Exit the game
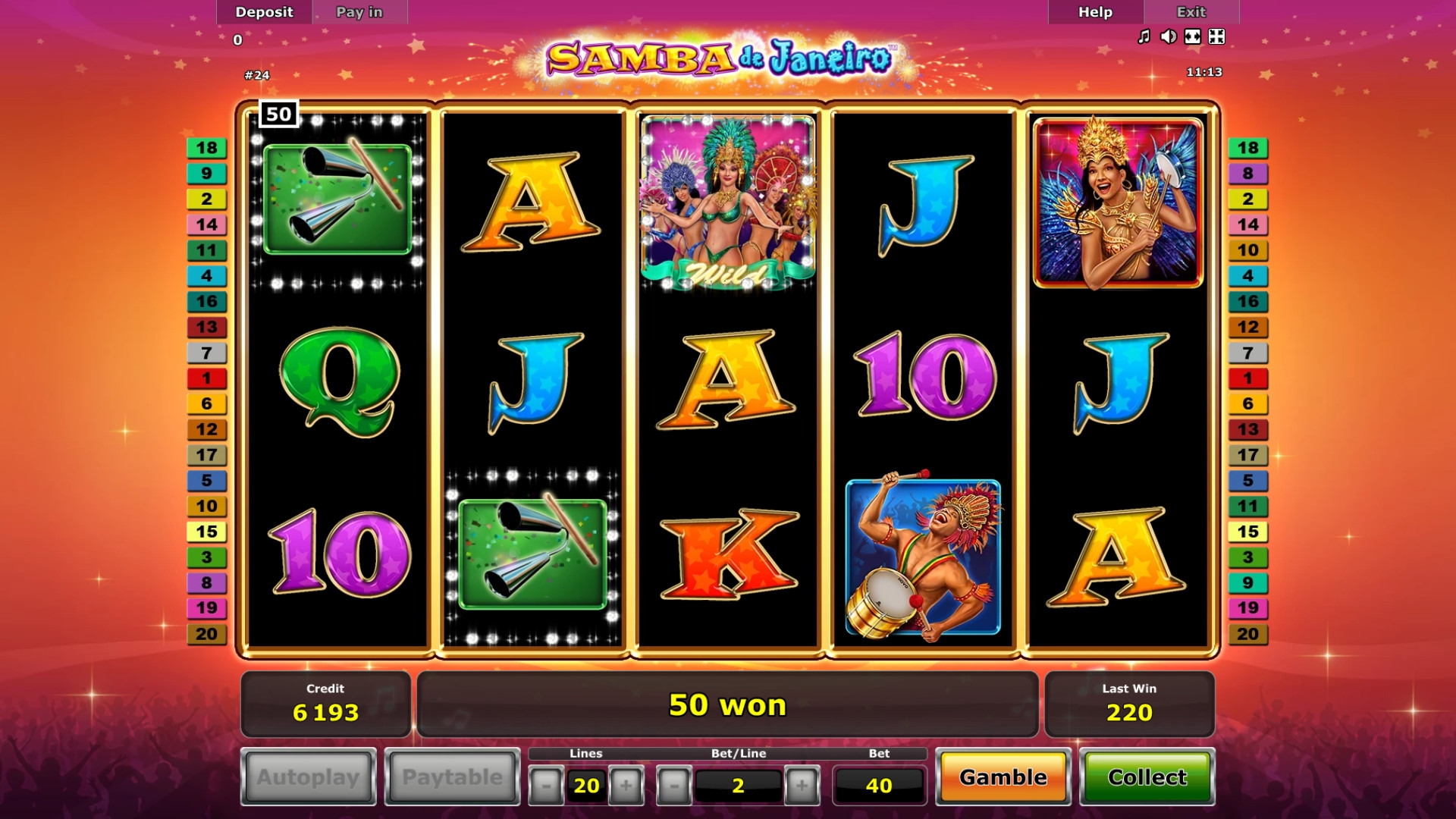 [x=1191, y=12]
